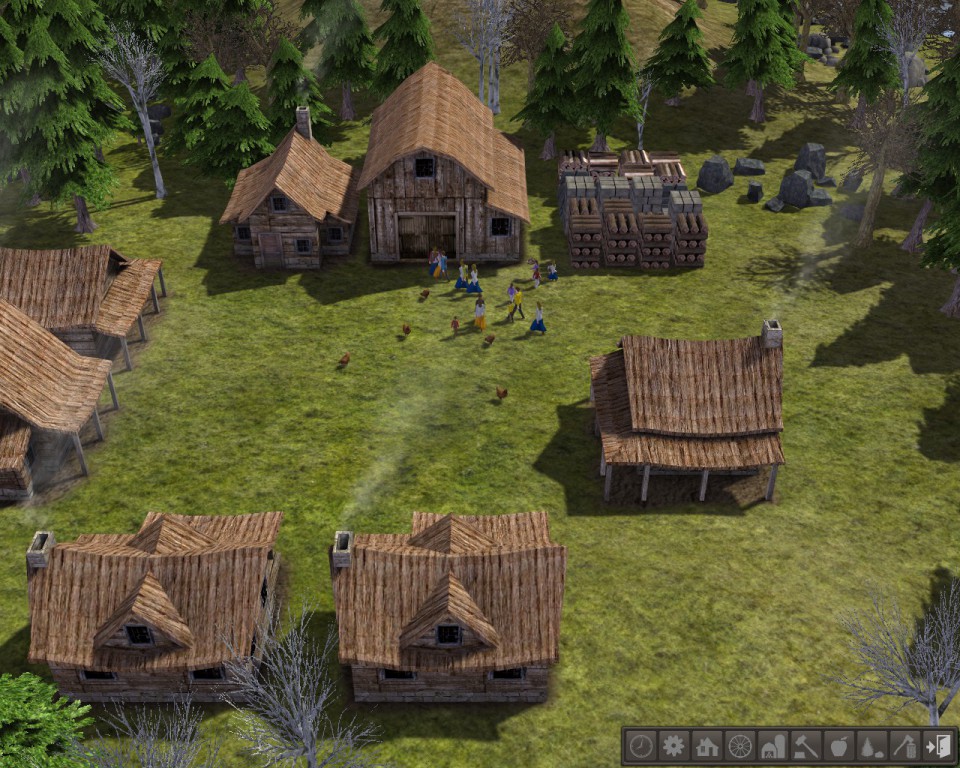
Task: Select the axe and stump removal tool
Action: pos(905,745)
